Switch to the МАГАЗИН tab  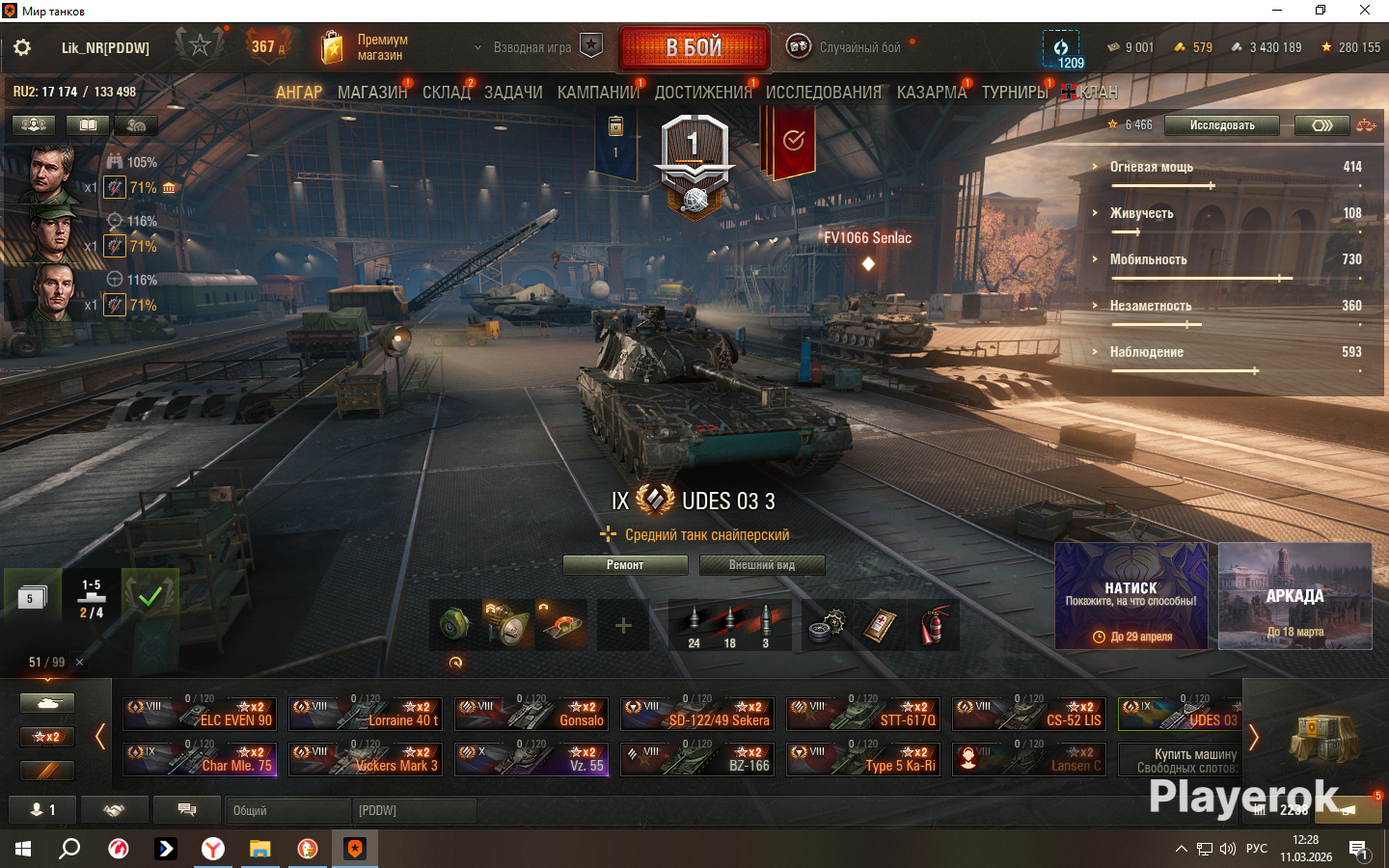[371, 93]
